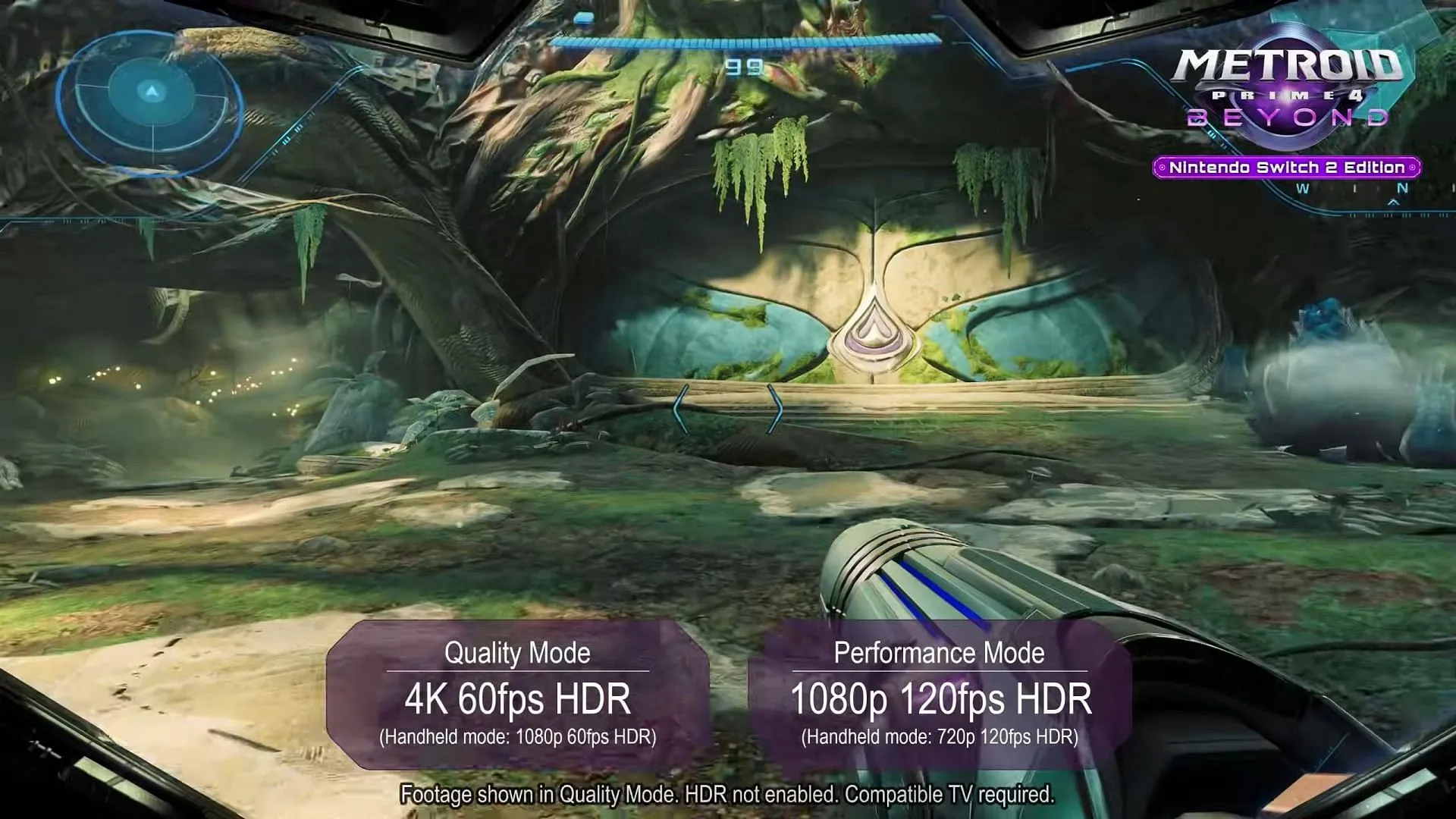Click the blue energy bar above the 99 counter
This screenshot has width=1456, height=819.
click(x=747, y=42)
